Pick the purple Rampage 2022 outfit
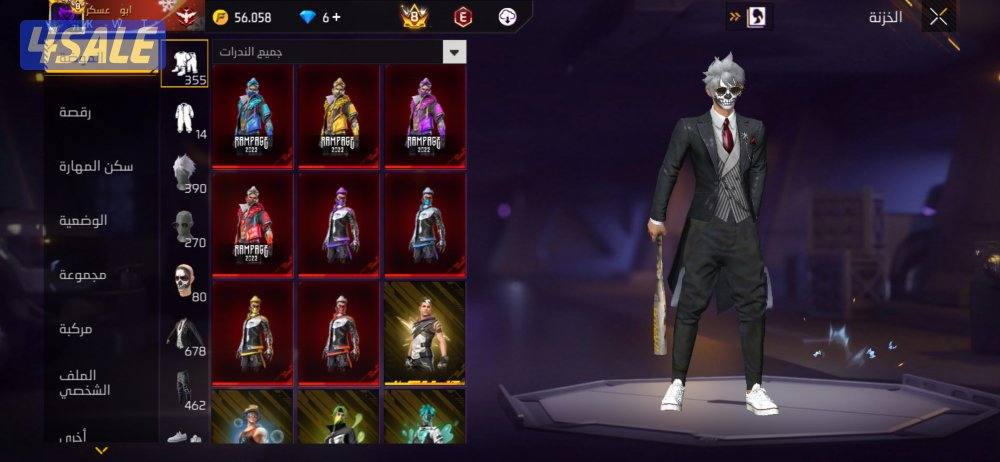The image size is (1000, 462). pyautogui.click(x=425, y=115)
